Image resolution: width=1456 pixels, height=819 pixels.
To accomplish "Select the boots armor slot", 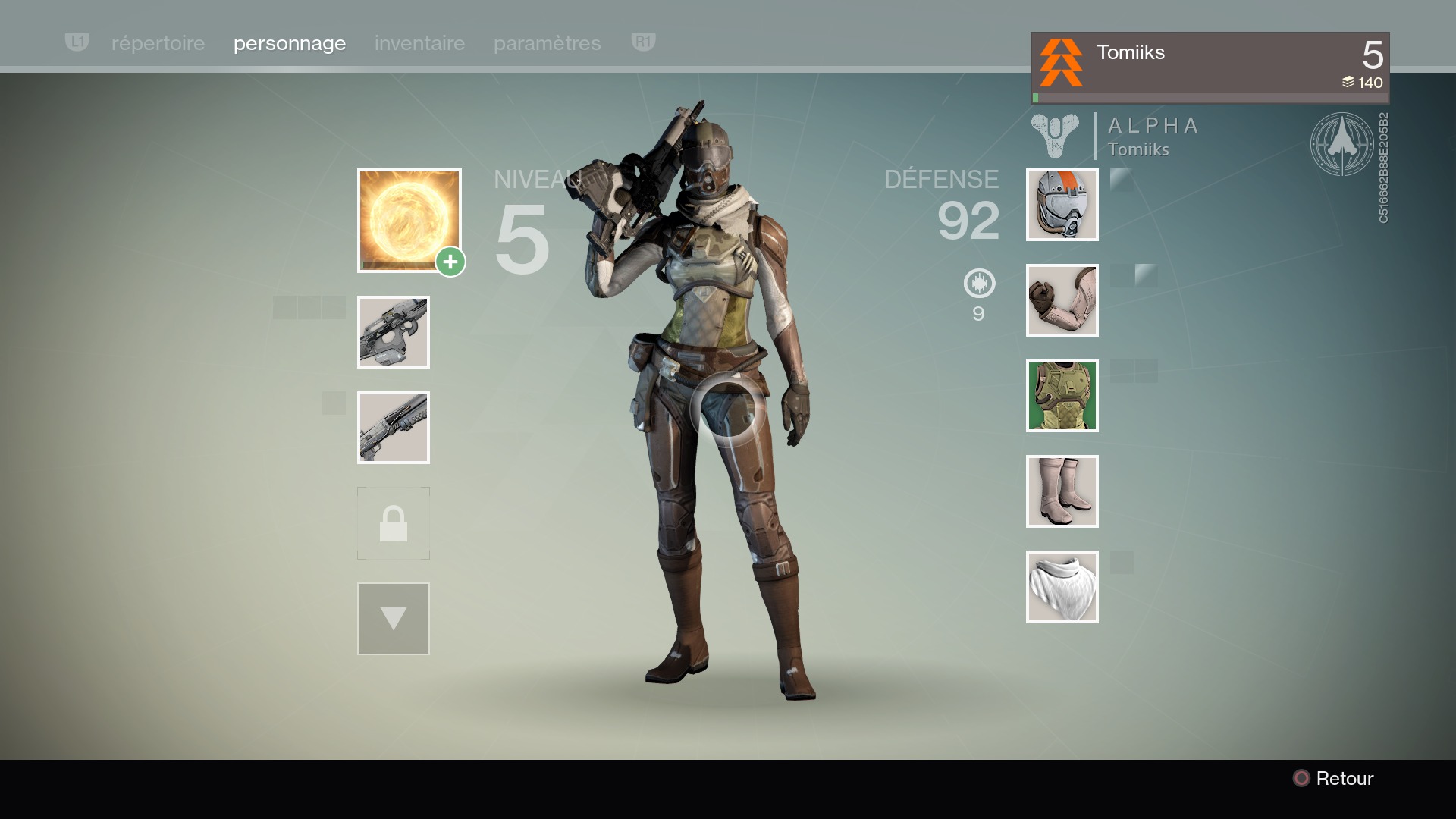I will pos(1062,491).
